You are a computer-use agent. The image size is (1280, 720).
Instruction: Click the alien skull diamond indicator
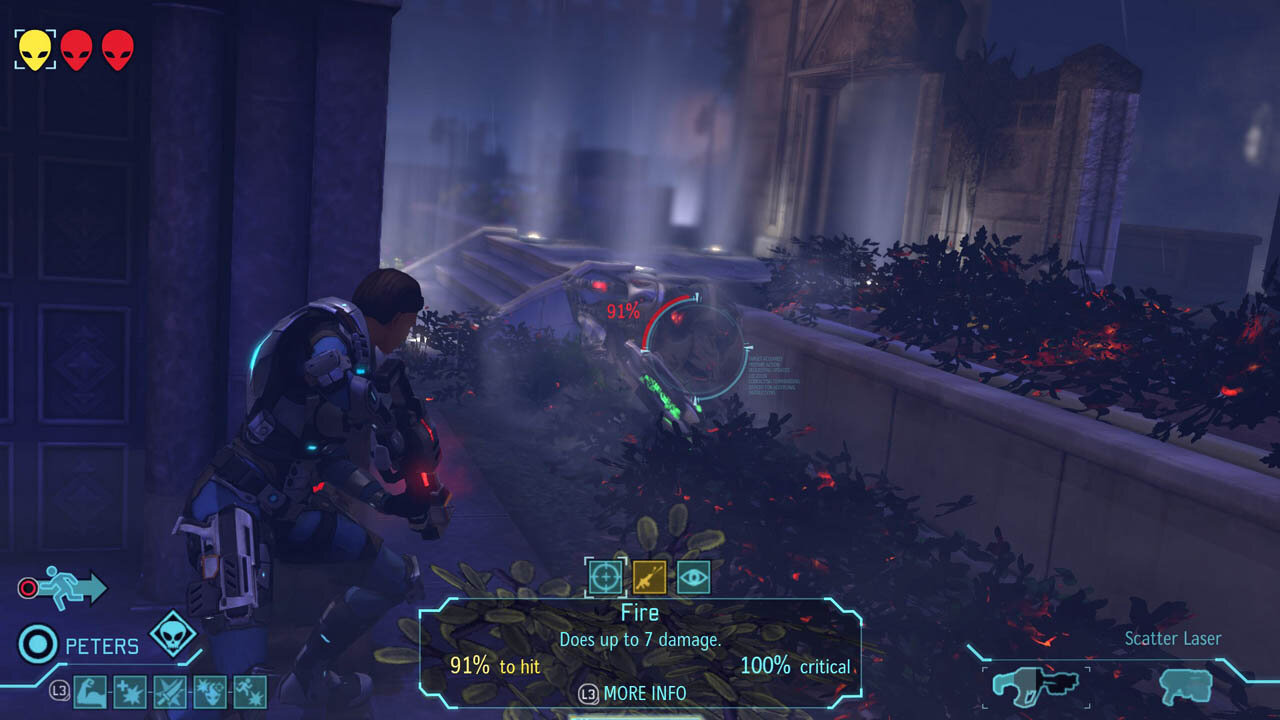click(x=172, y=634)
